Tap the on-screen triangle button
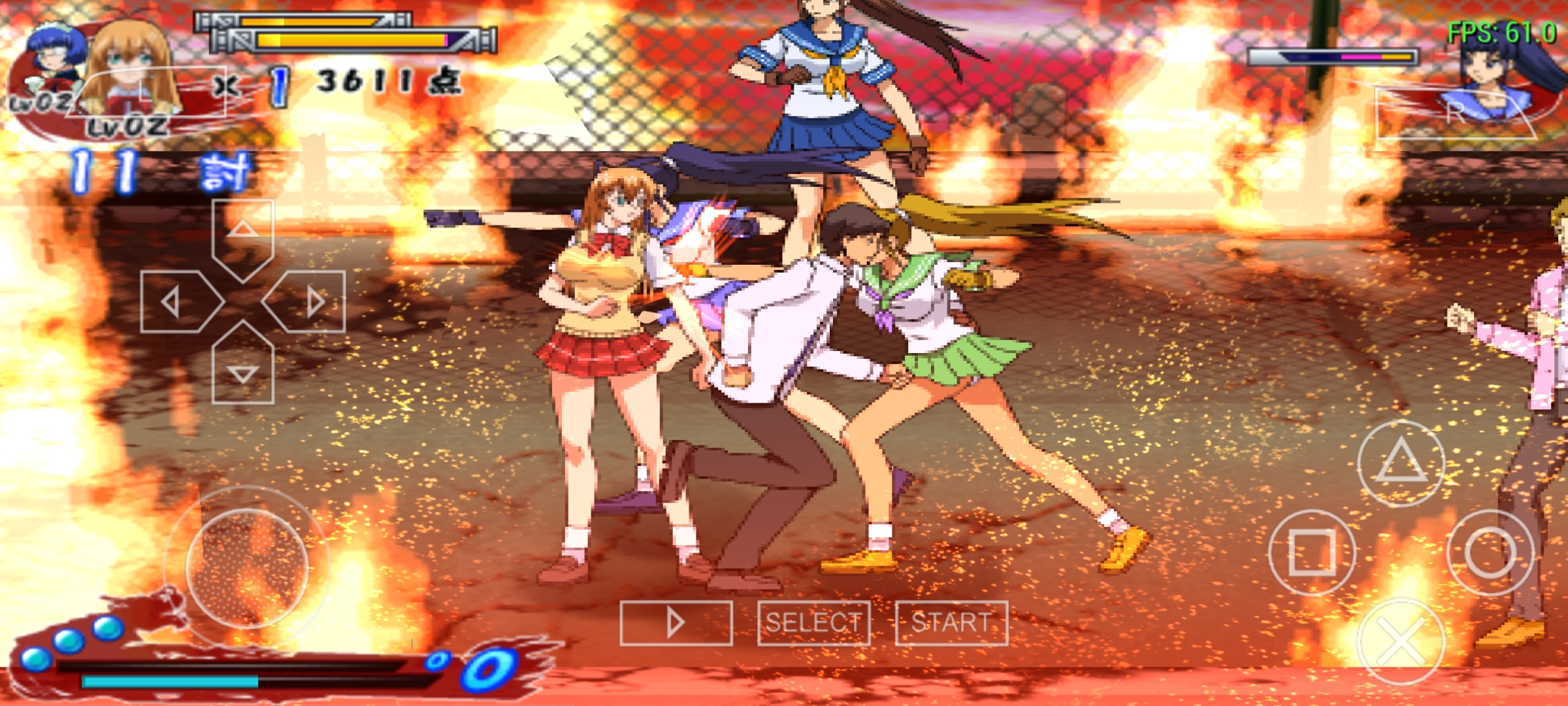1568x706 pixels. (x=1401, y=463)
